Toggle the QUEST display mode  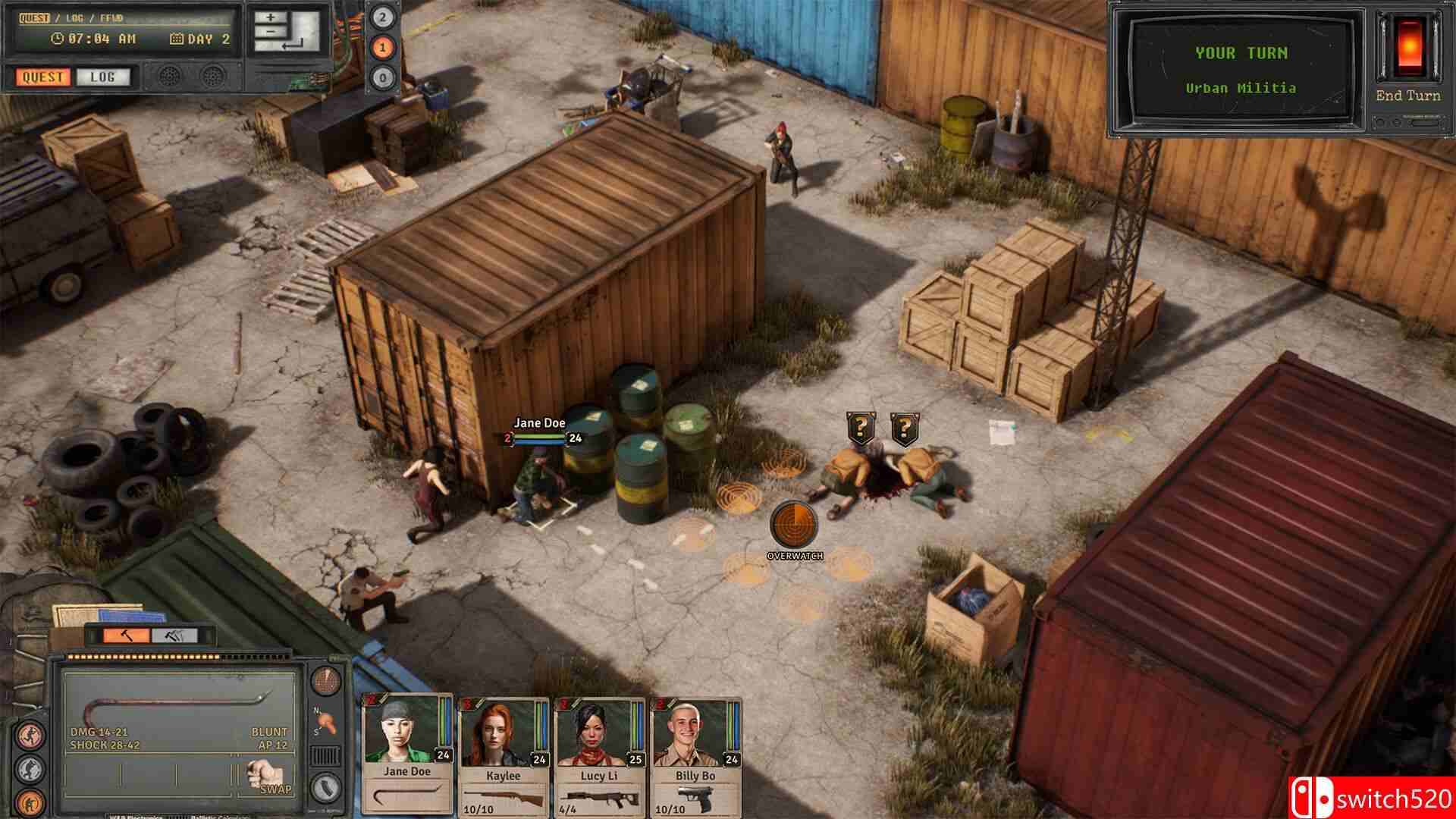click(42, 77)
